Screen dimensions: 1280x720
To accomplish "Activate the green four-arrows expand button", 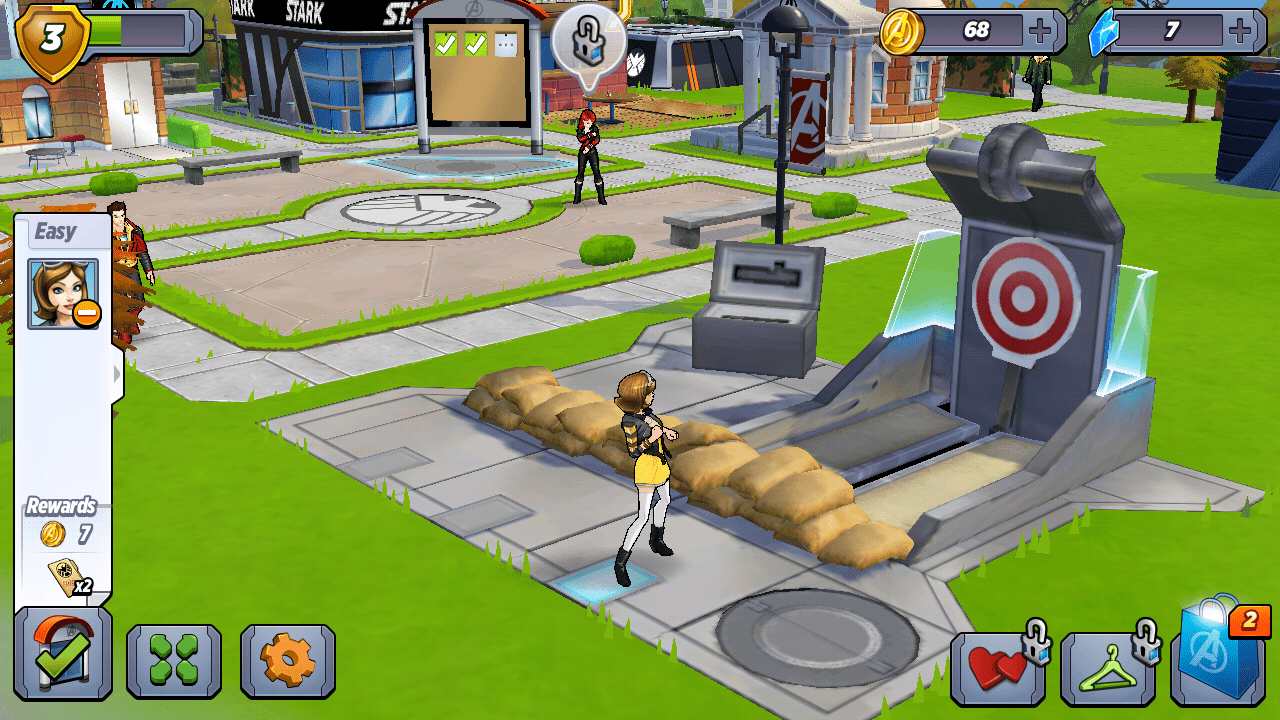I will (174, 660).
